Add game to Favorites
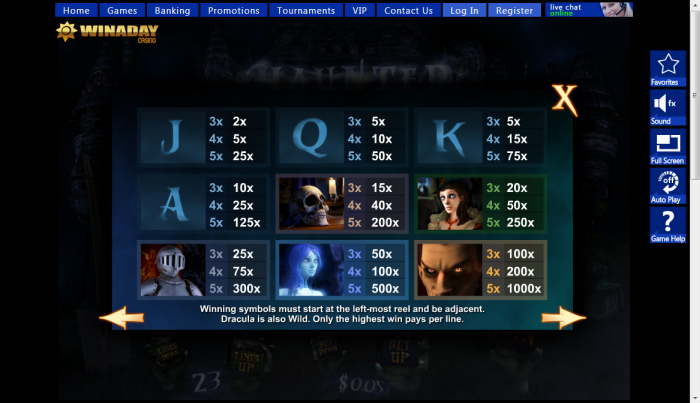Viewport: 700px width, 403px height. coord(667,69)
